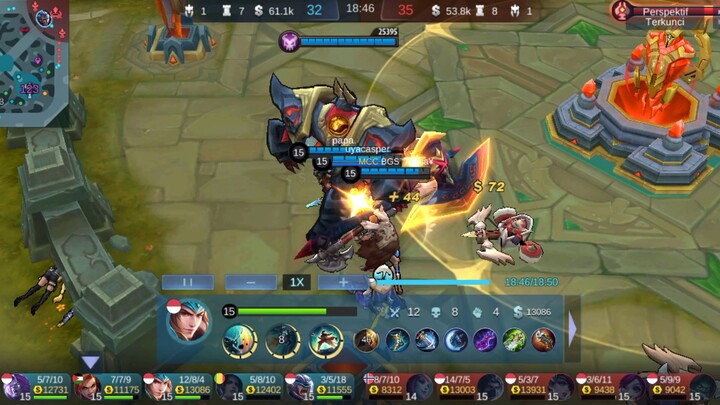Decrease replay speed with the minus button
This screenshot has width=720, height=405.
(250, 282)
